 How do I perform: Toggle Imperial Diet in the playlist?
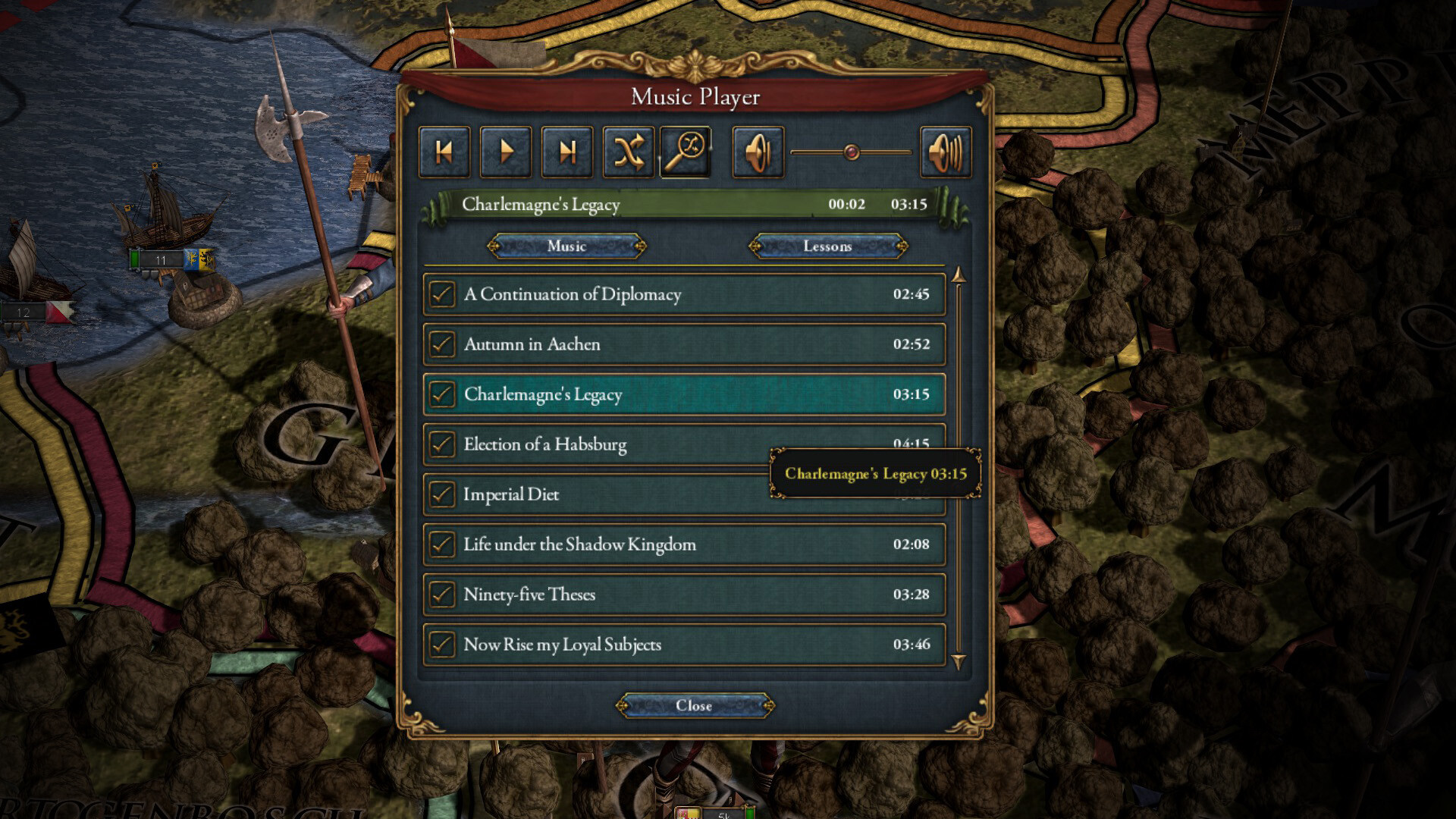(442, 494)
